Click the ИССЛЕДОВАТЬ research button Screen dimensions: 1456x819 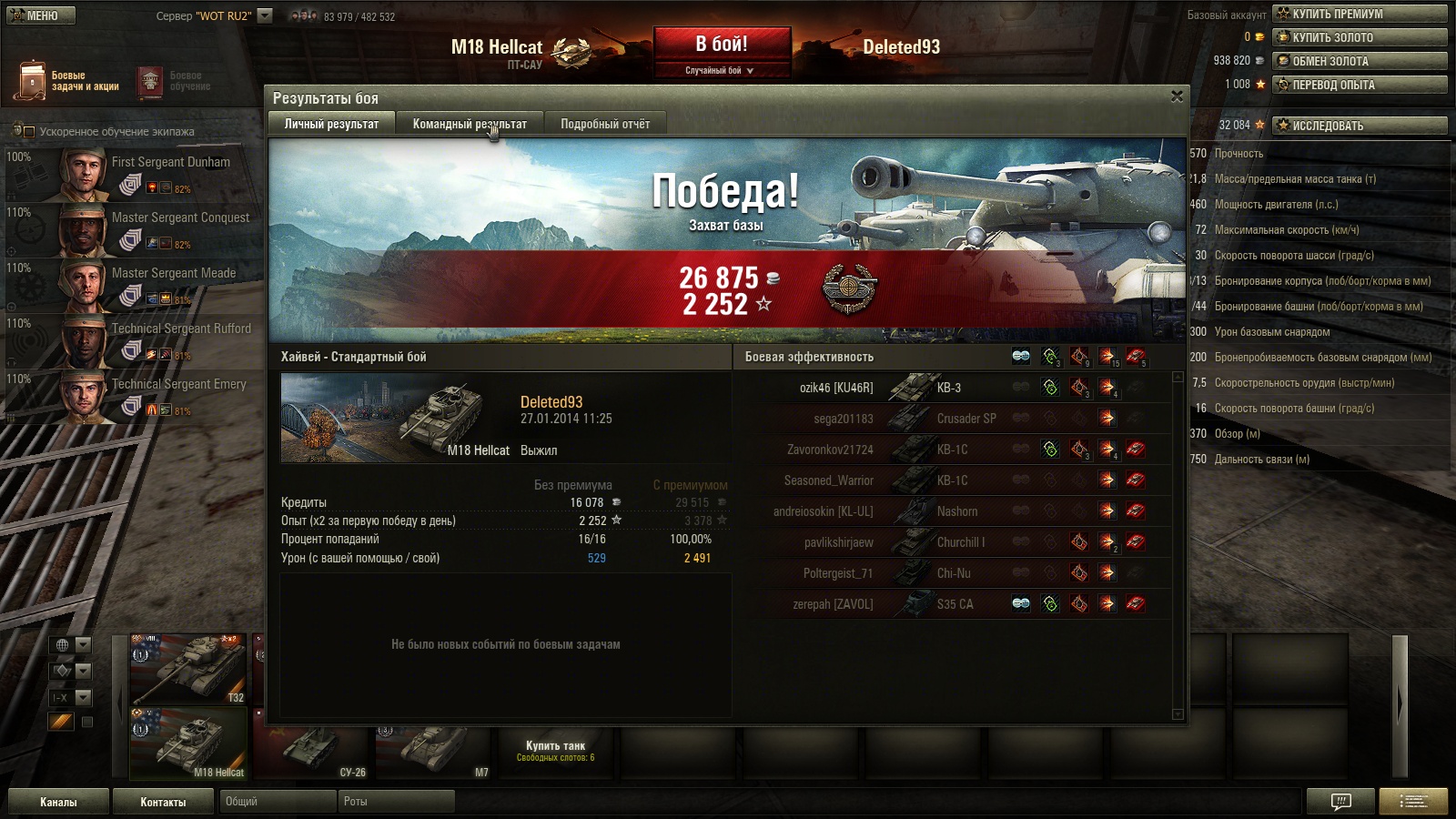click(x=1360, y=126)
